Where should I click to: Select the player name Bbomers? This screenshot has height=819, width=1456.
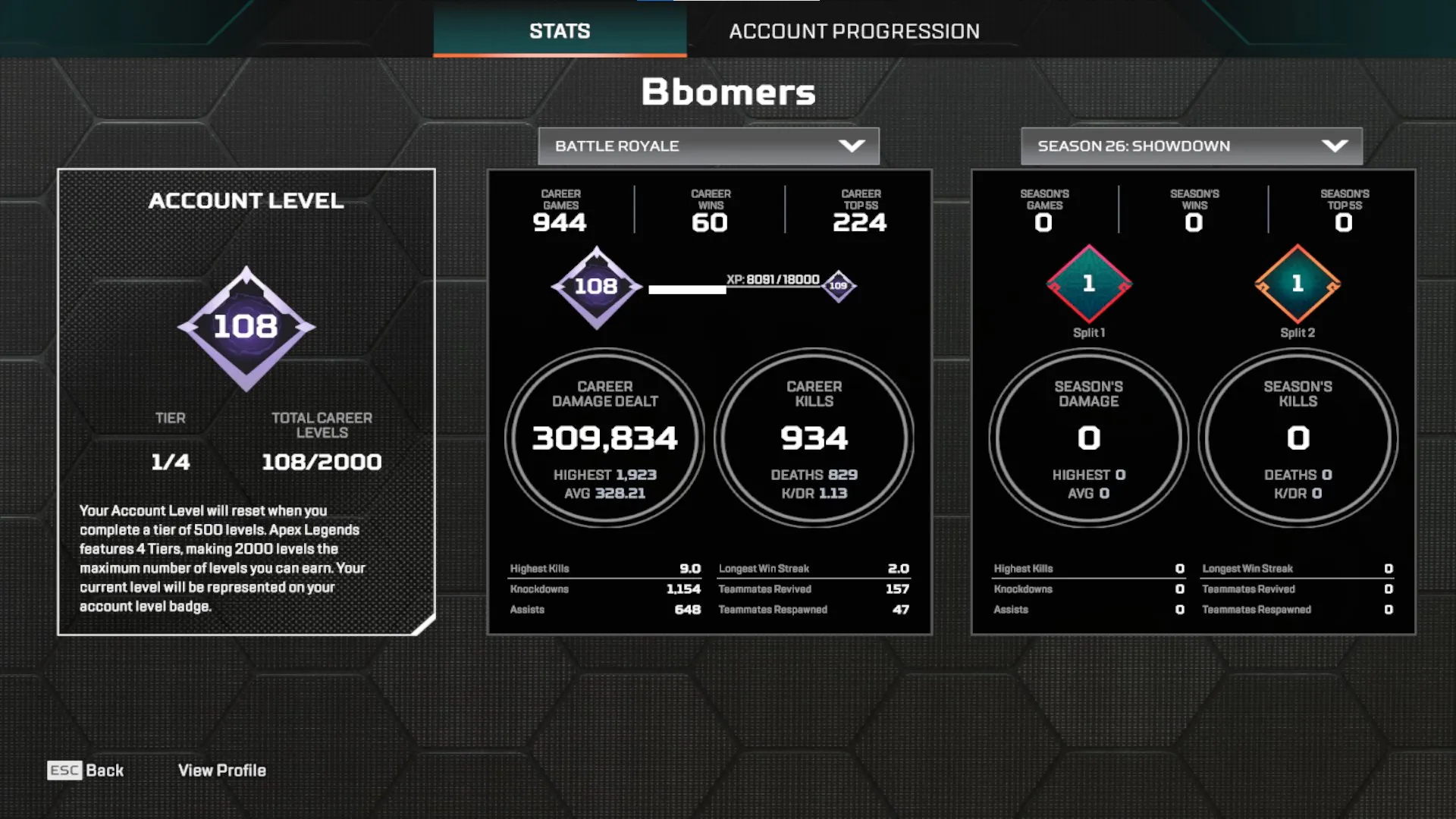pyautogui.click(x=727, y=92)
